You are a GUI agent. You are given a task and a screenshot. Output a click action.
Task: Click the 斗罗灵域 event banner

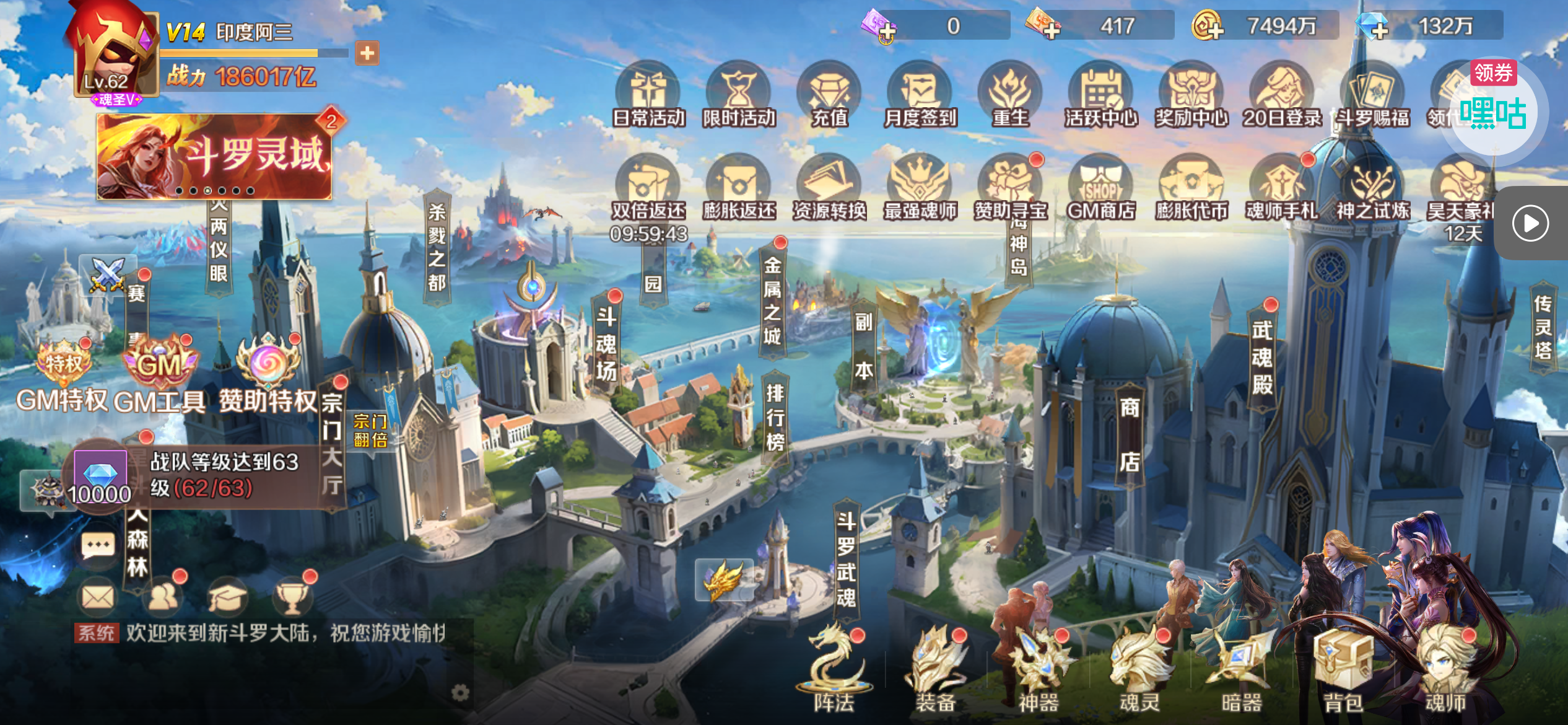pos(214,156)
